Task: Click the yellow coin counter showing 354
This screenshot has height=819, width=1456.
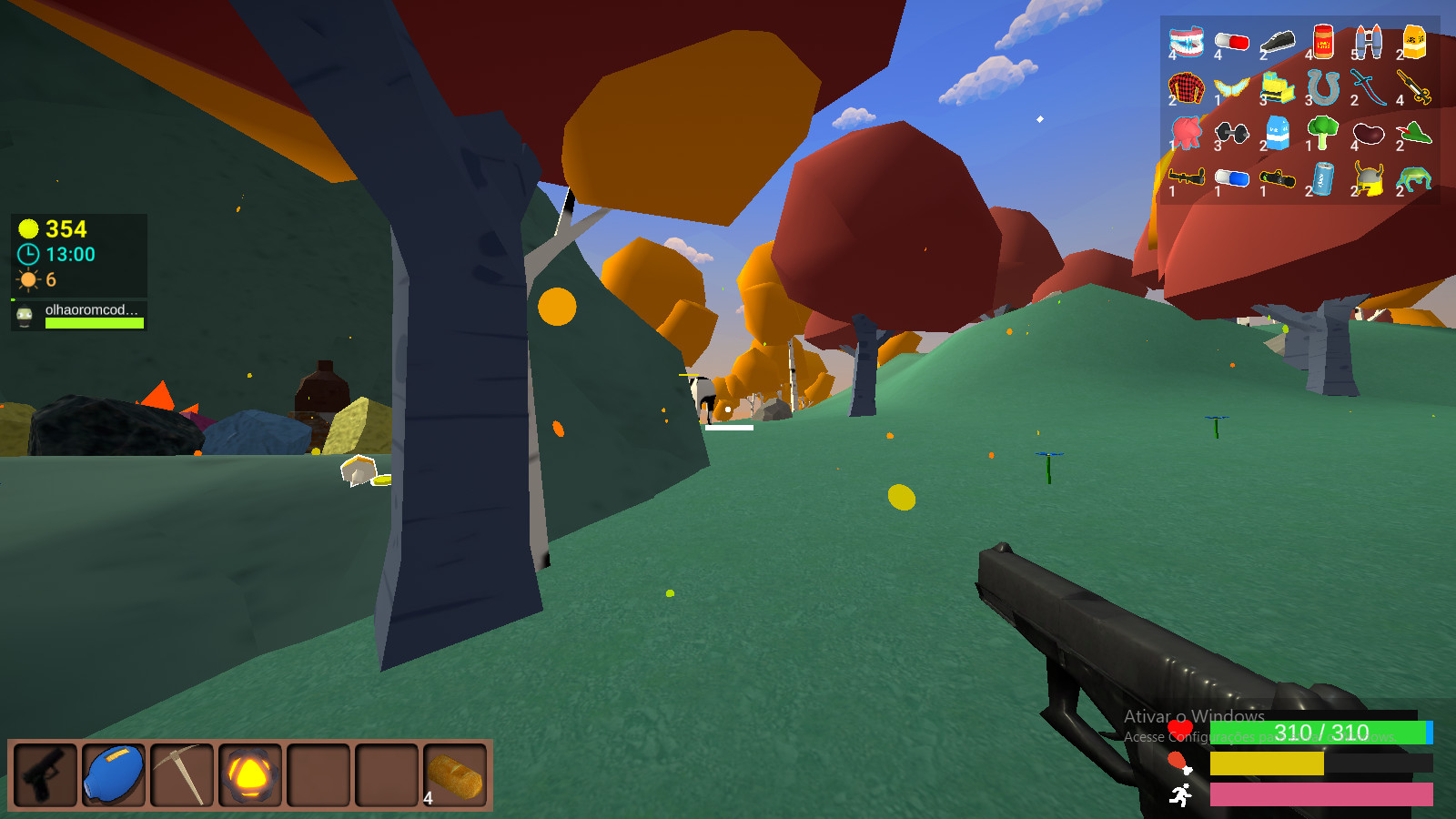Action: click(55, 230)
